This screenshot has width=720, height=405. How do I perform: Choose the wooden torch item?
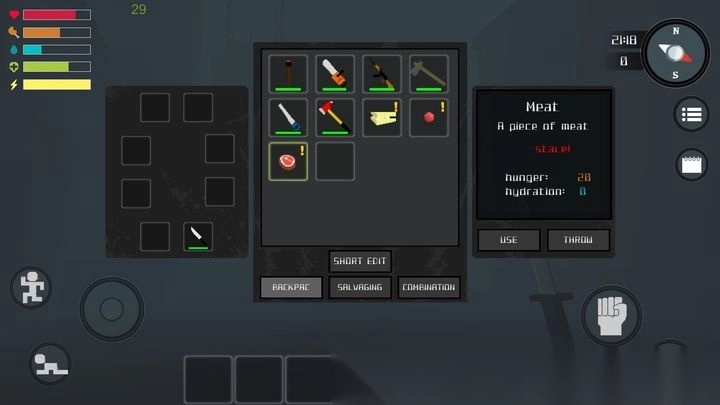(x=288, y=73)
